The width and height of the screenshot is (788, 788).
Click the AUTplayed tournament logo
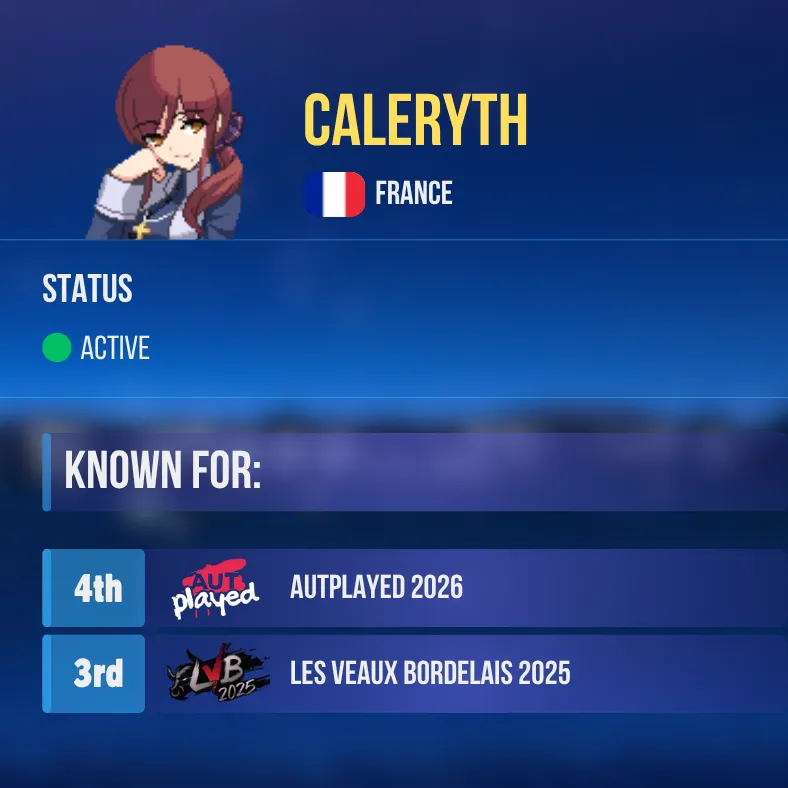[x=215, y=590]
